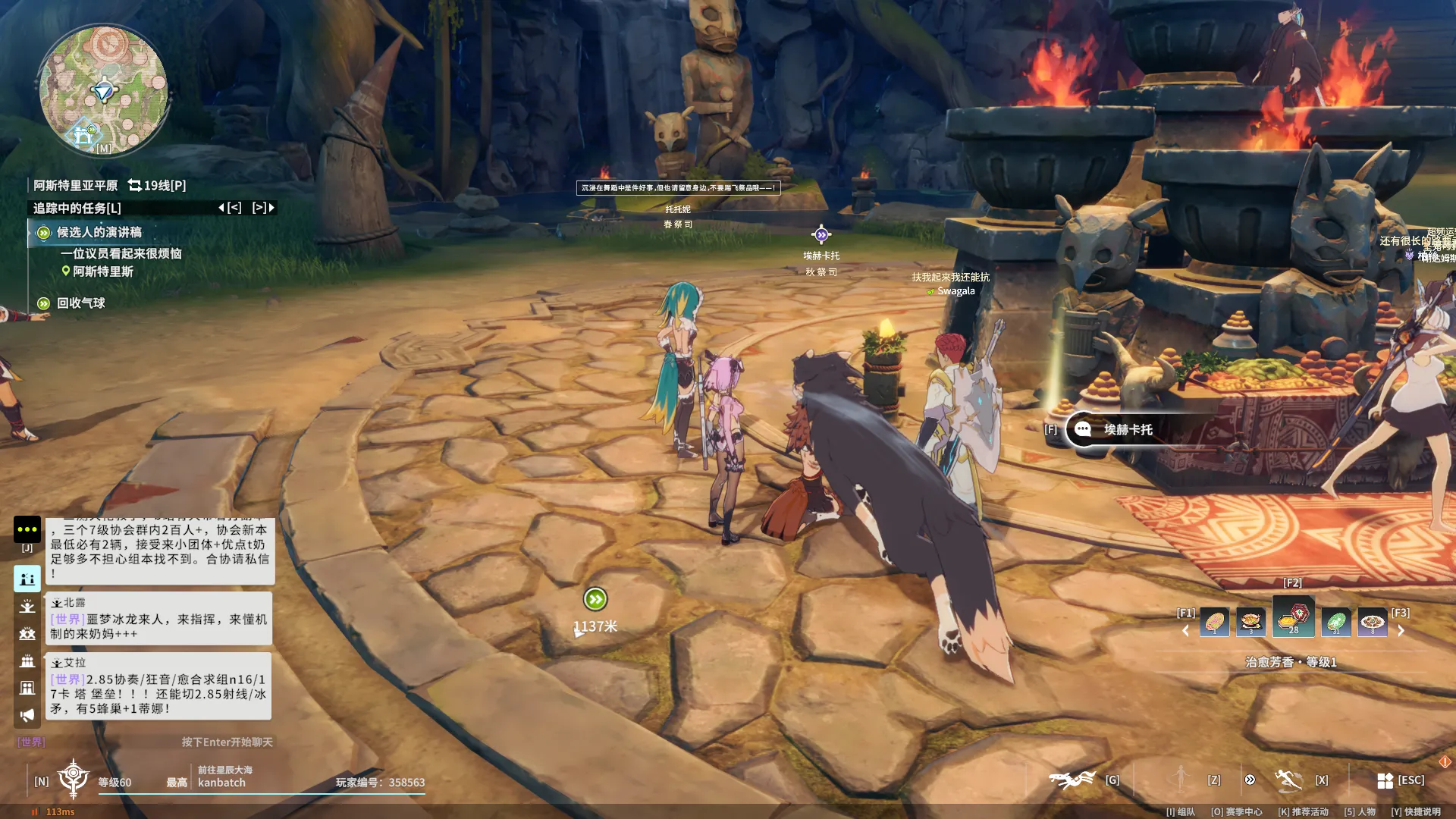1456x819 pixels.
Task: Use the highlighted healing item with count 28
Action: [1293, 617]
